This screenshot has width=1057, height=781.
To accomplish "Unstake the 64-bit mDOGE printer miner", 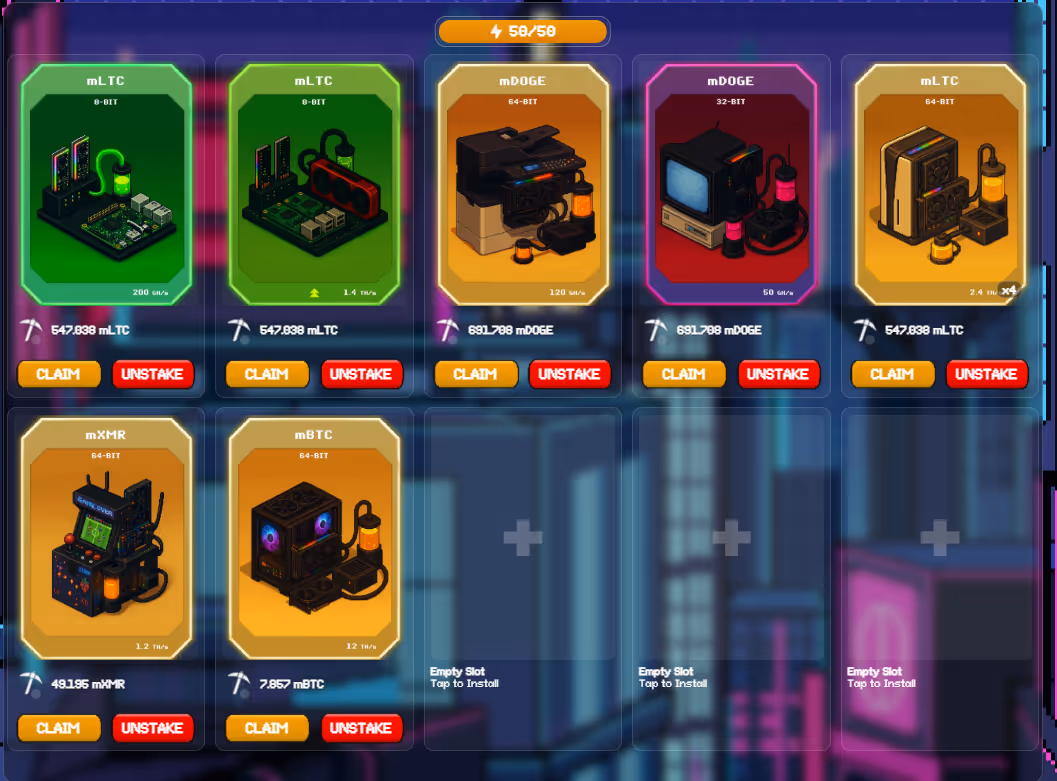I will [x=569, y=374].
